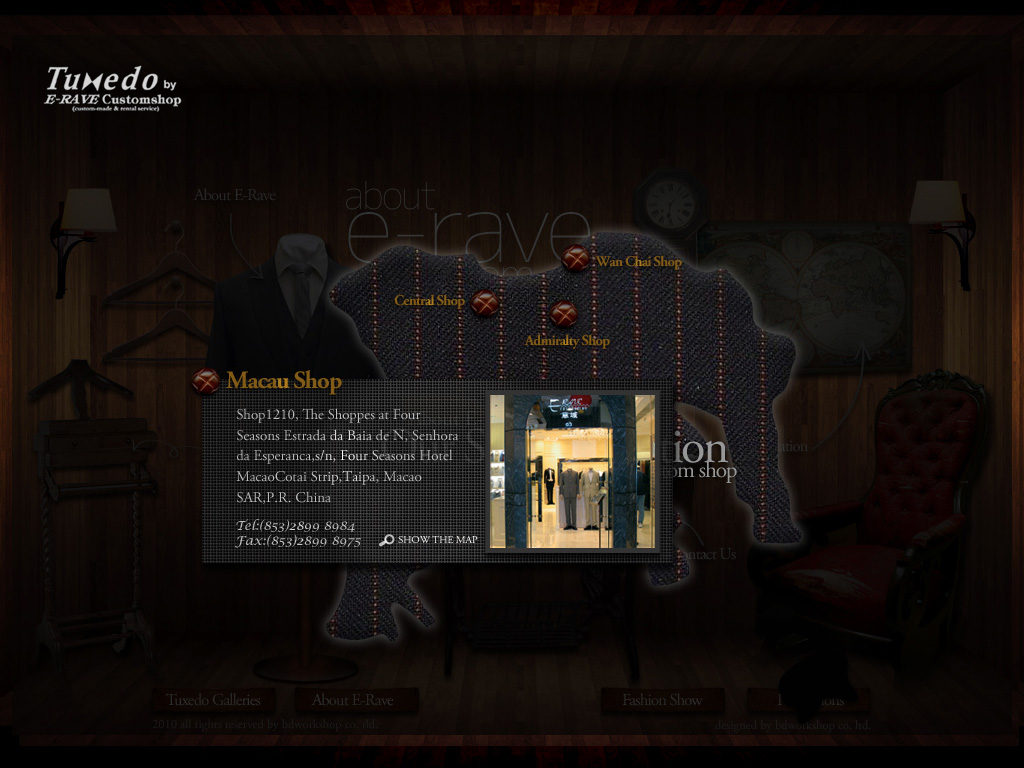1024x768 pixels.
Task: Click the Macau Shop heading
Action: (283, 381)
